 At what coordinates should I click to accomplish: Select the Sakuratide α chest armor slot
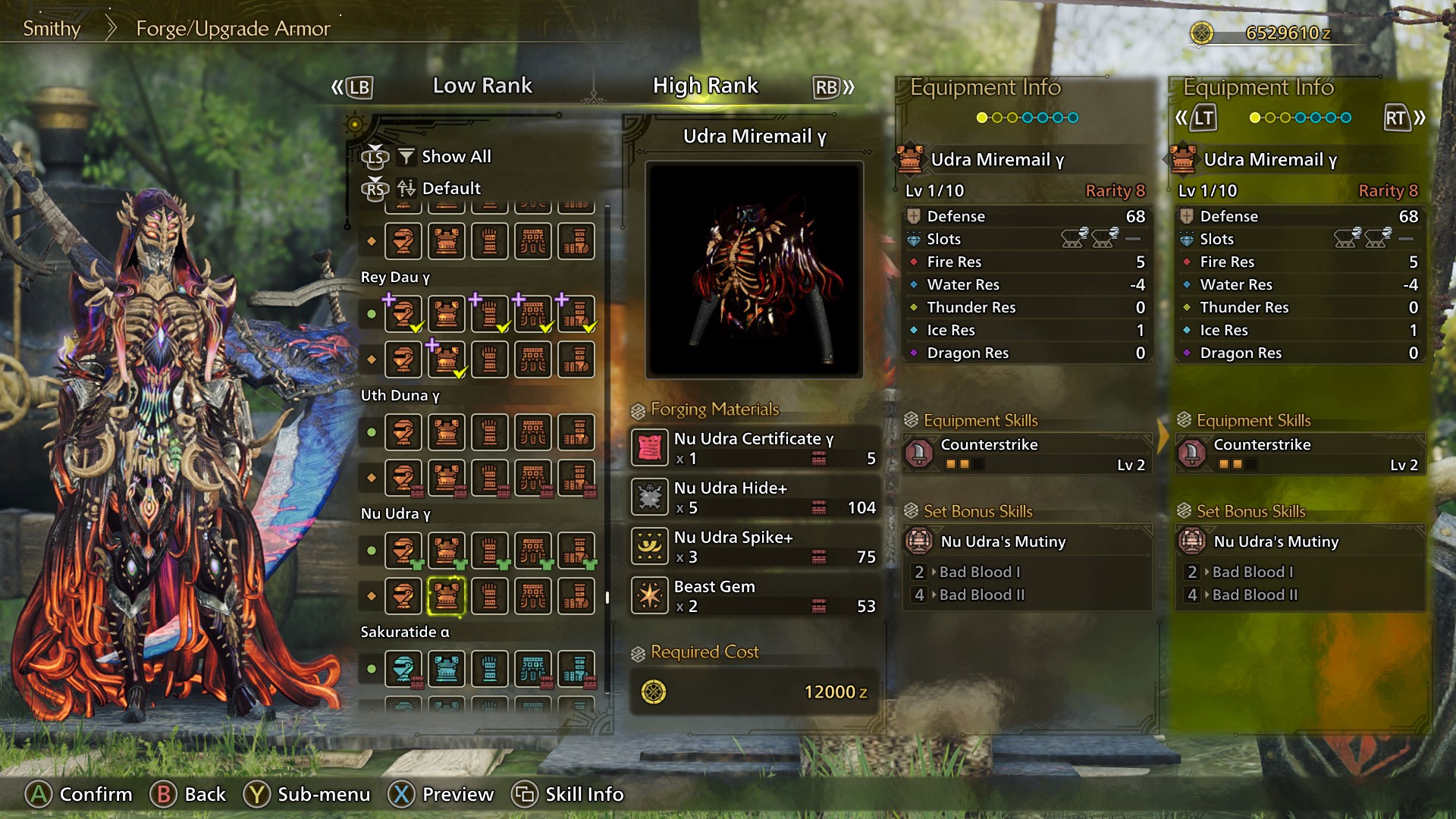(446, 669)
